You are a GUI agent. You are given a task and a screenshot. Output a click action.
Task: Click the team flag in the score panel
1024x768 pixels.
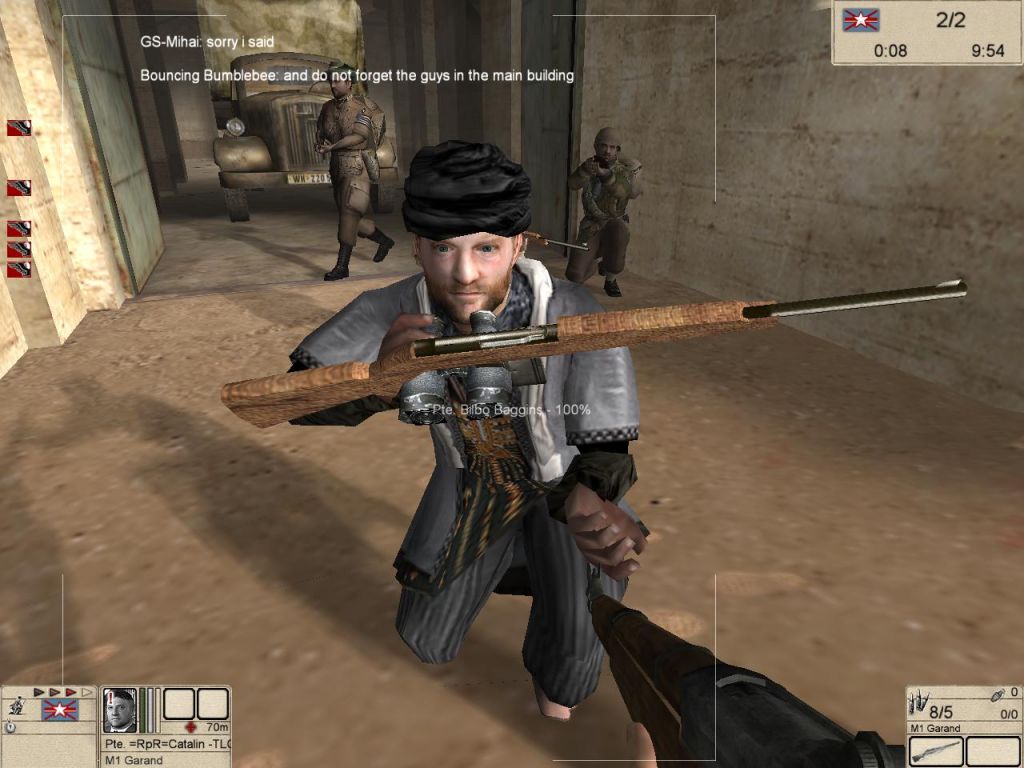[x=858, y=19]
